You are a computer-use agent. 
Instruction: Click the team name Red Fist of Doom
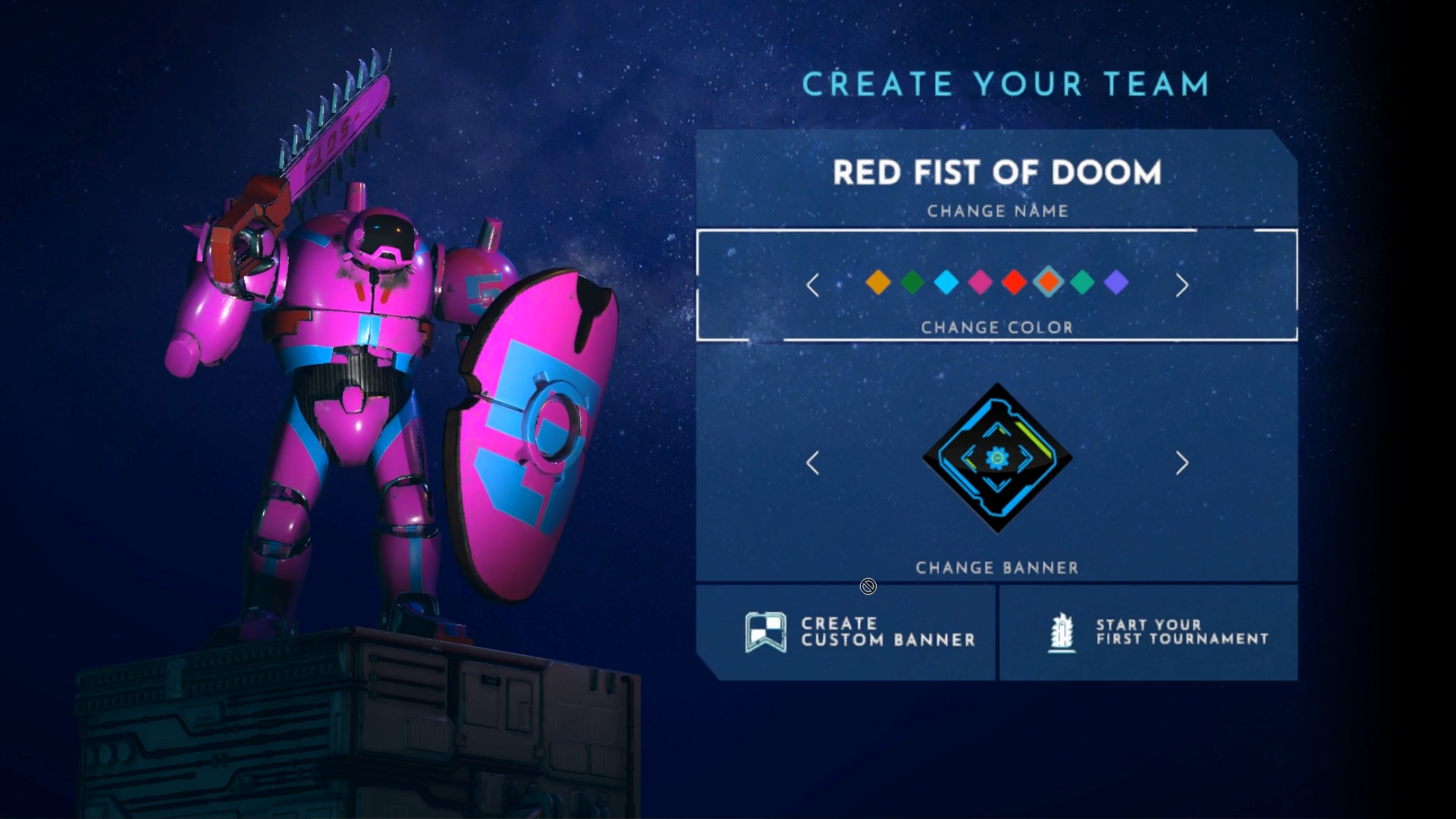click(x=997, y=173)
